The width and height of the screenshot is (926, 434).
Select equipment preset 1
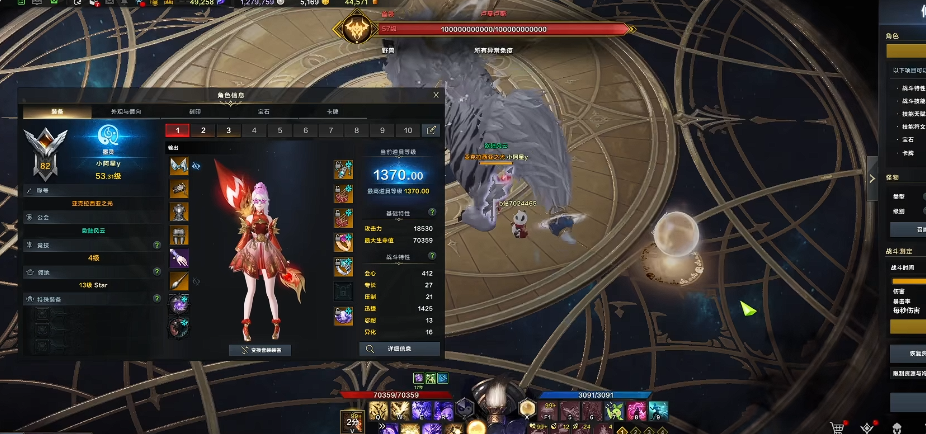click(177, 130)
